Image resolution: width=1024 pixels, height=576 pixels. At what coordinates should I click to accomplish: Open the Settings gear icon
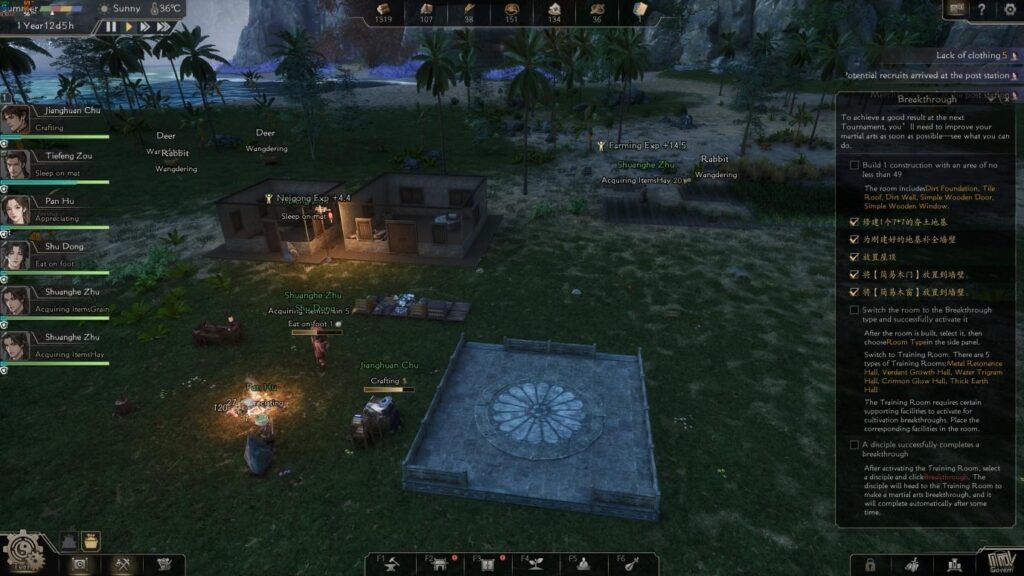(x=1009, y=9)
